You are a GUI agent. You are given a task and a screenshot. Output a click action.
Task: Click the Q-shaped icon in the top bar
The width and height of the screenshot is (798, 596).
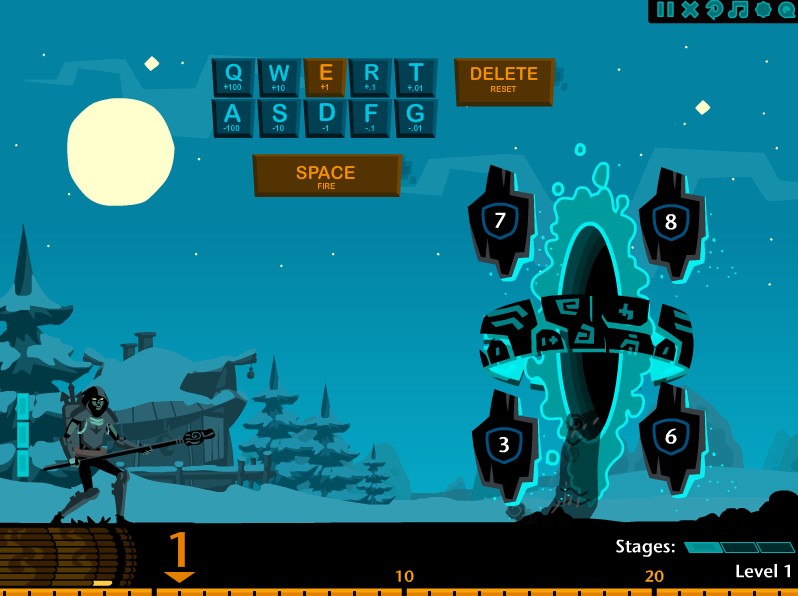click(x=786, y=10)
